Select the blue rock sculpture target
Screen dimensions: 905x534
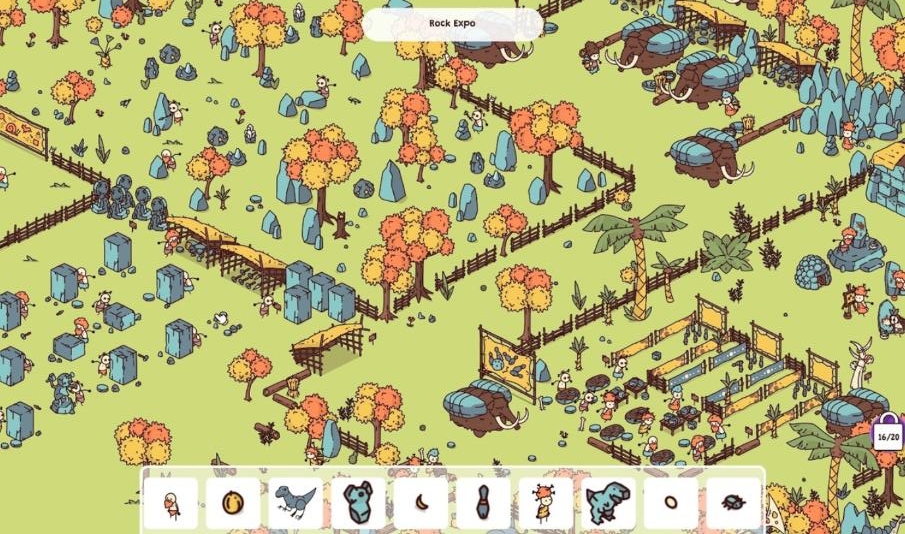click(x=358, y=502)
